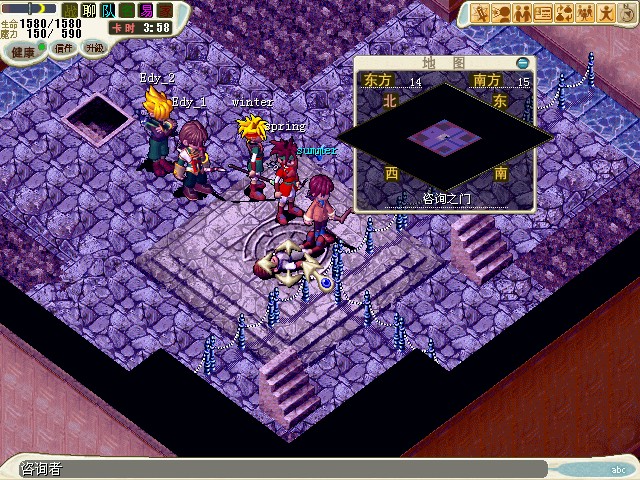Open the group of three people icon
This screenshot has height=480, width=640.
584,13
